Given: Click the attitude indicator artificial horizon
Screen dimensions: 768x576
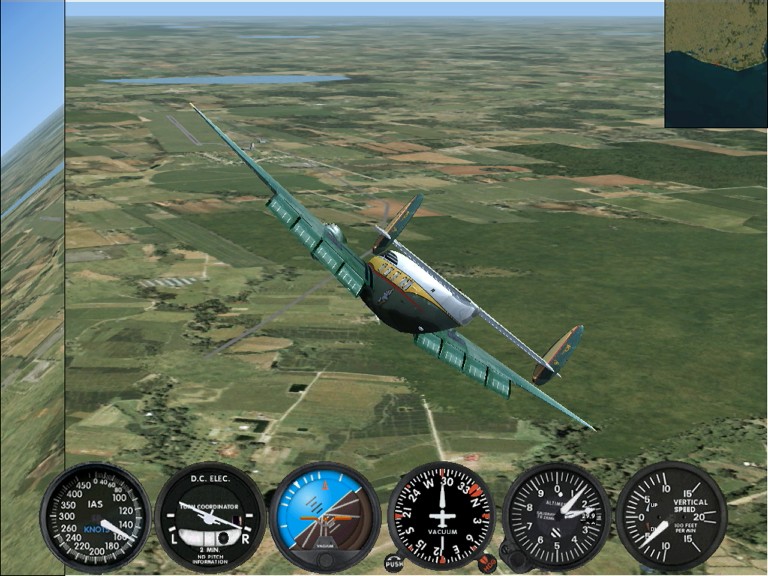Looking at the screenshot, I should (325, 514).
